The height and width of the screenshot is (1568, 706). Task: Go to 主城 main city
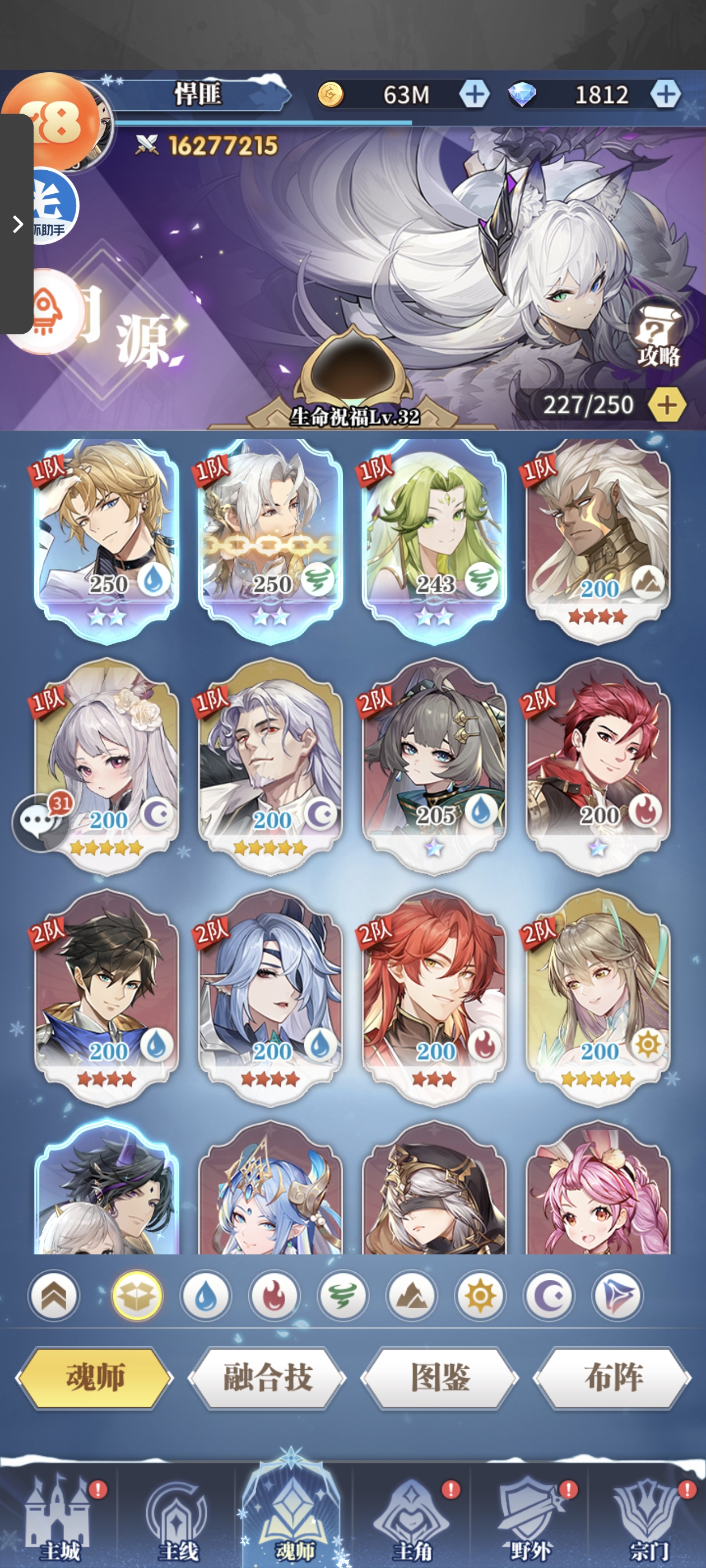(59, 1520)
